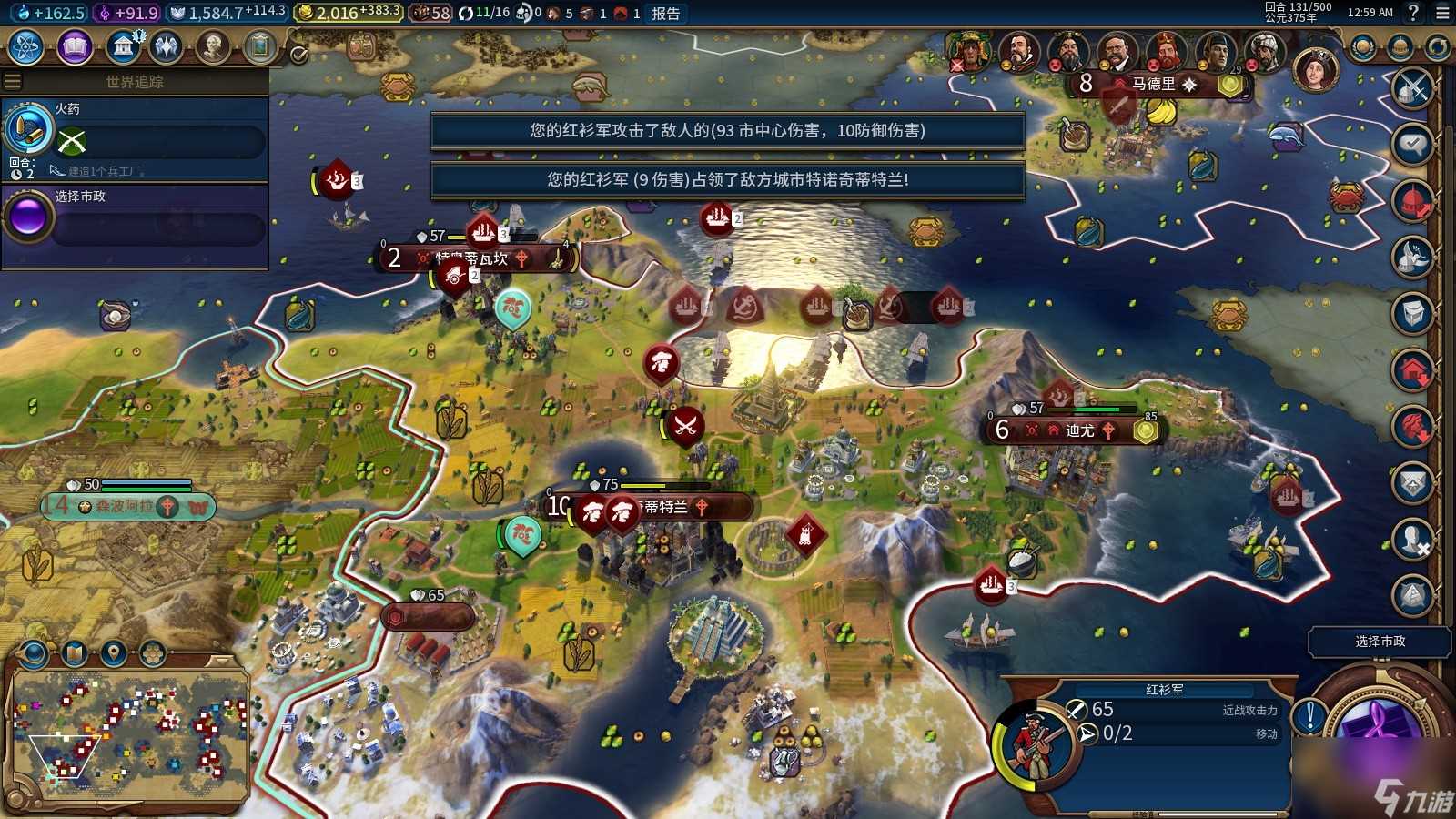Collapse the minimap with the arrow tab
1456x819 pixels.
click(x=221, y=660)
